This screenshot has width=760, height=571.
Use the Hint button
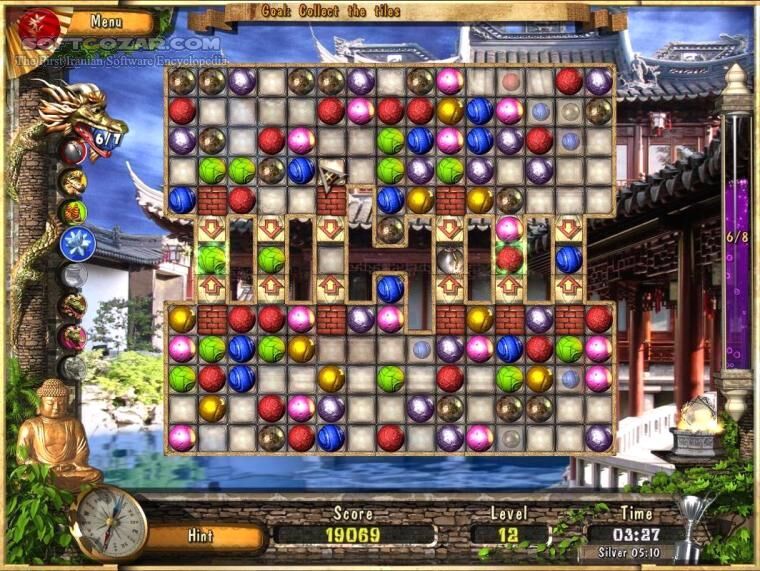coord(201,536)
